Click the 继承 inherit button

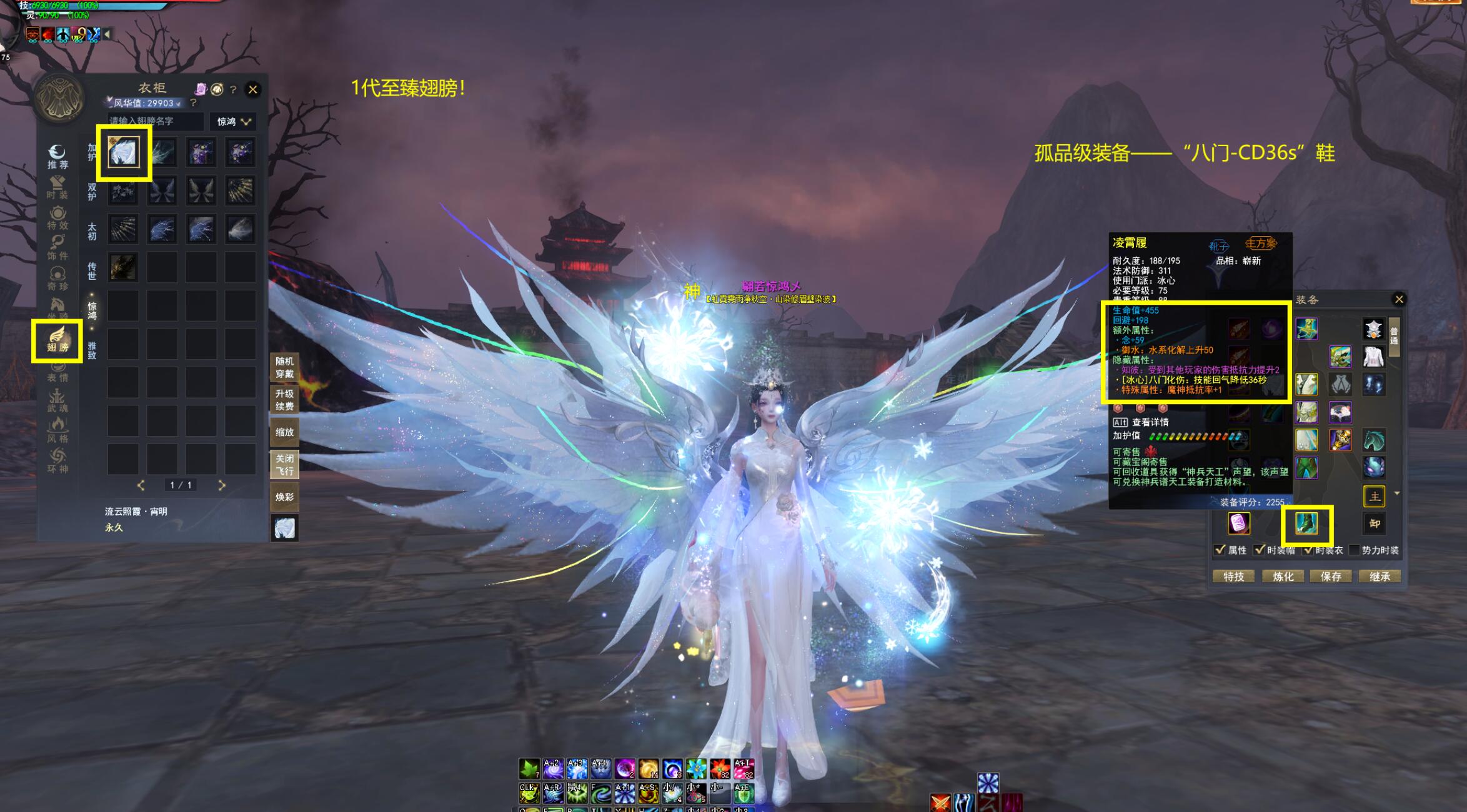tap(1380, 577)
